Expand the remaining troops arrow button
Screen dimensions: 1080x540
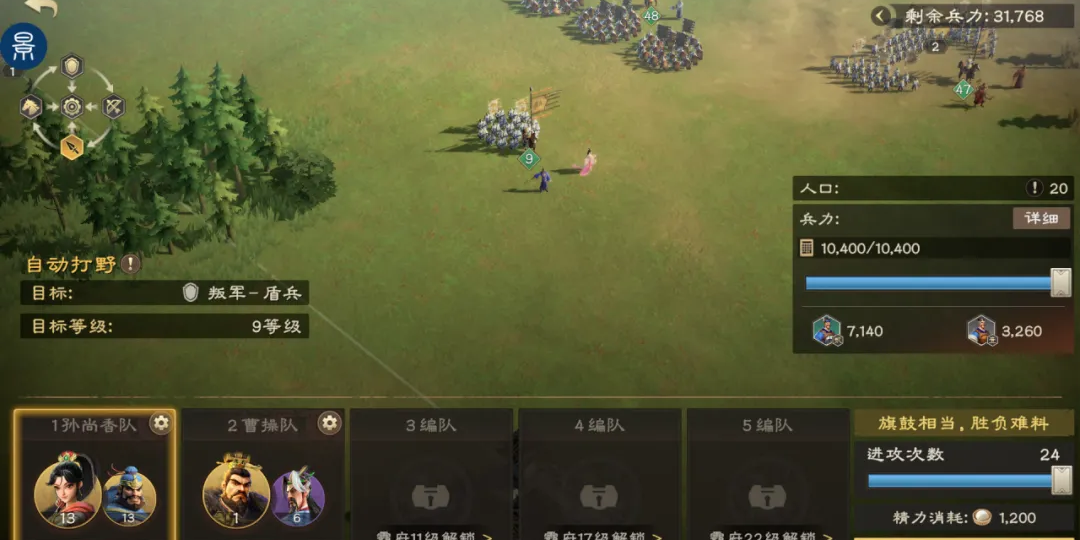tap(880, 16)
